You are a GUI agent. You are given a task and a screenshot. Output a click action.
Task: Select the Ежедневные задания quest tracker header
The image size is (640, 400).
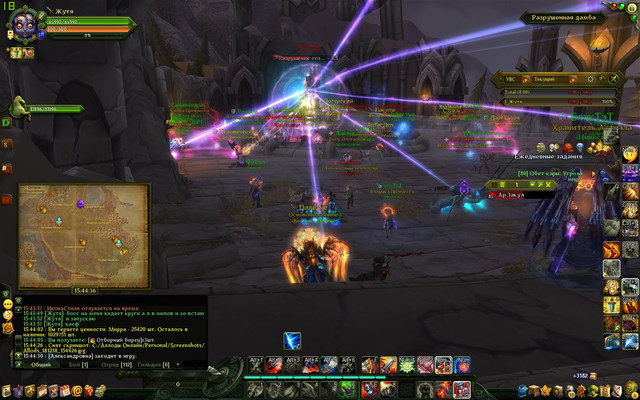coord(547,156)
